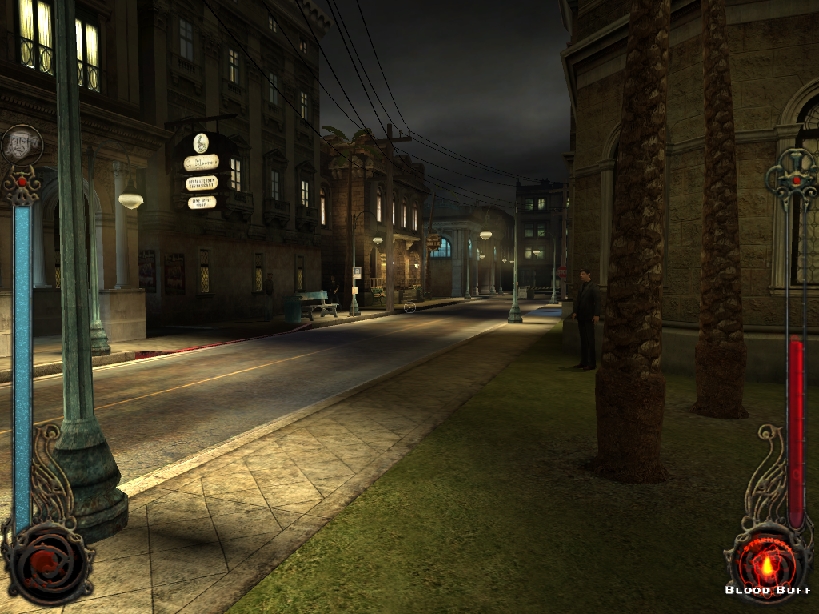
Task: Select the weapon orb with red spiral
Action: 44,564
